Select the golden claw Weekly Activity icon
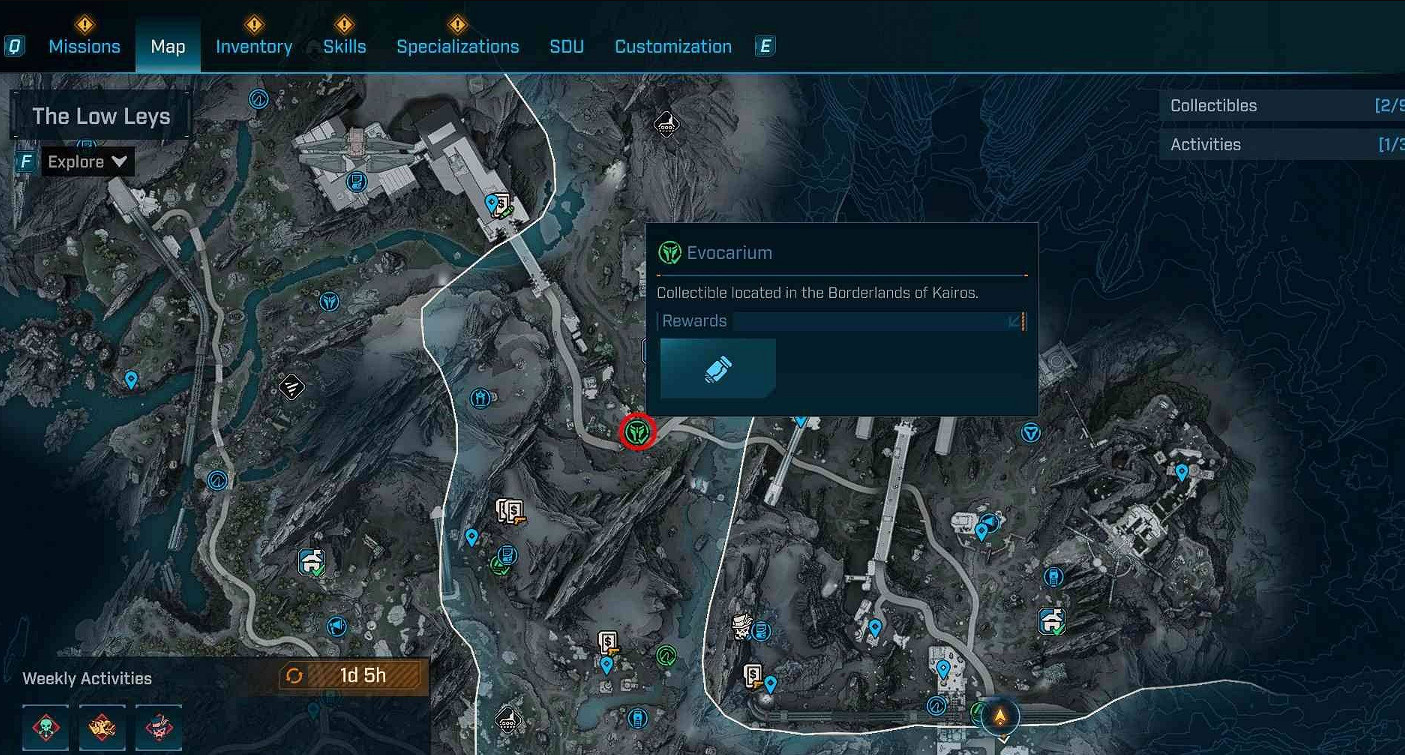Image resolution: width=1405 pixels, height=755 pixels. pyautogui.click(x=102, y=728)
